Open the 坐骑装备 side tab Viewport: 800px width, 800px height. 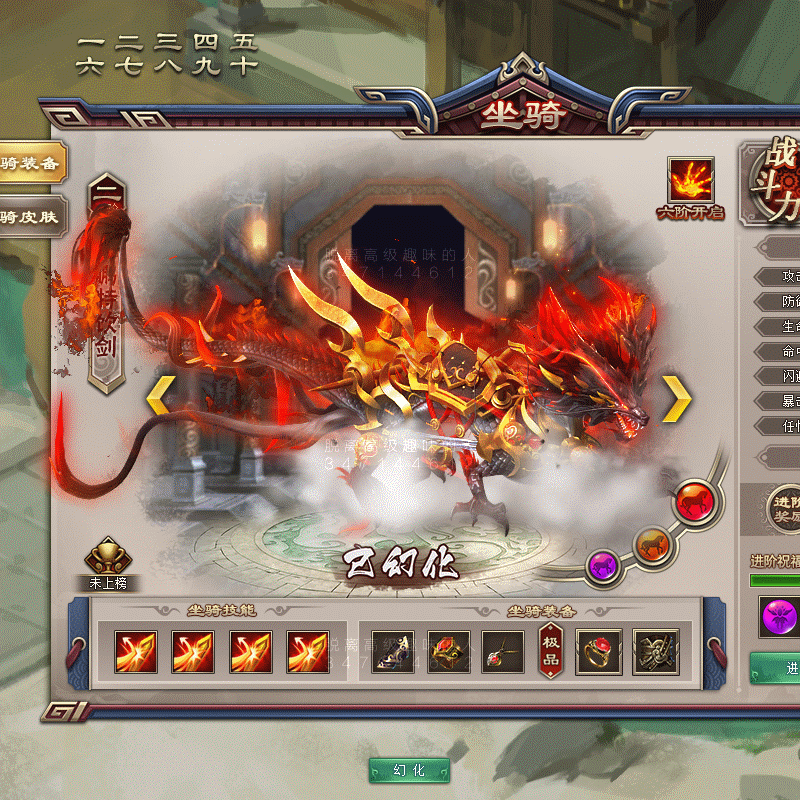click(30, 163)
